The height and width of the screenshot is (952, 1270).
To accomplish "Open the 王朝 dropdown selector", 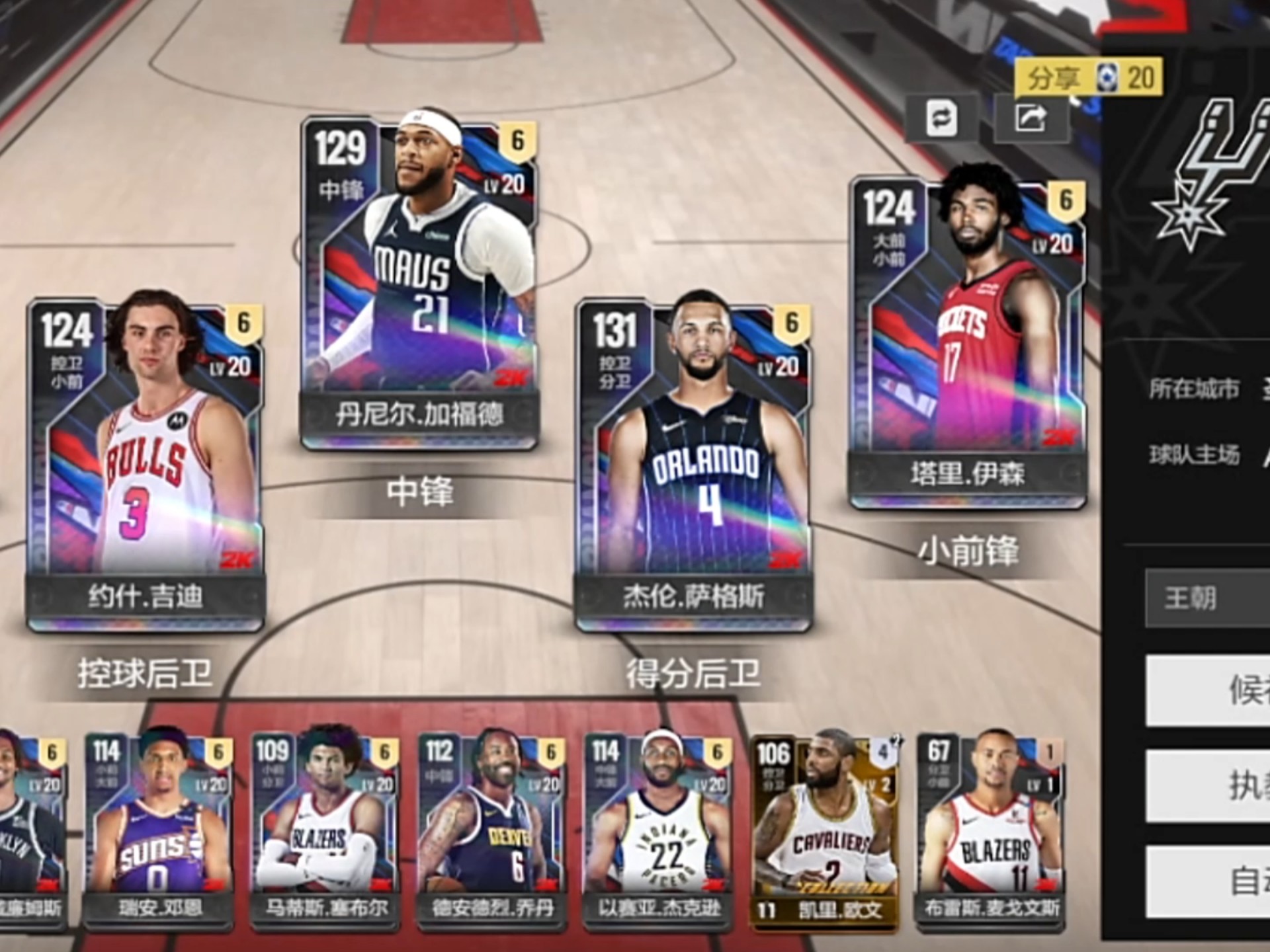I will (x=1207, y=598).
